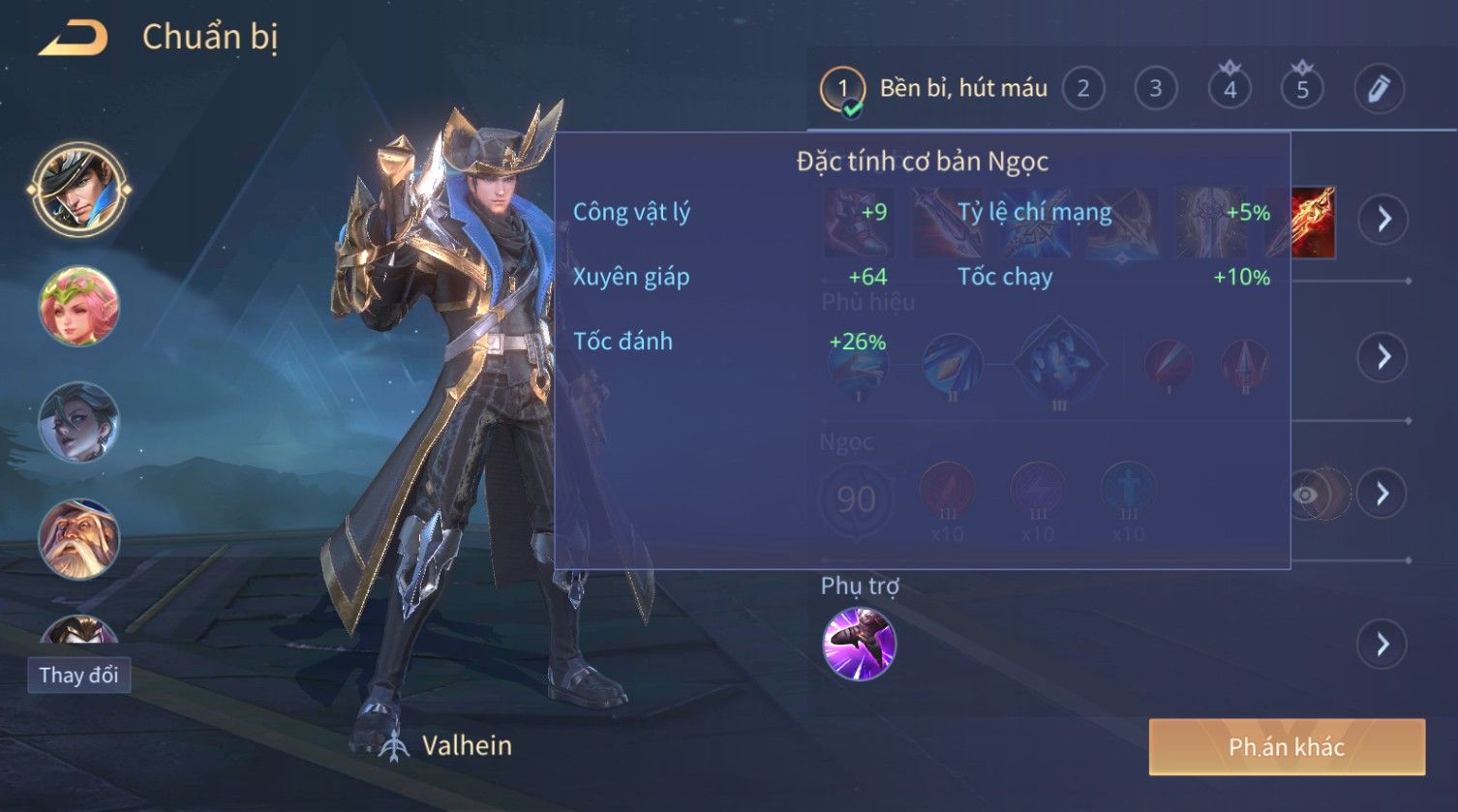Choose the pink-haired hero with leaf crown
The width and height of the screenshot is (1458, 812).
(x=78, y=306)
